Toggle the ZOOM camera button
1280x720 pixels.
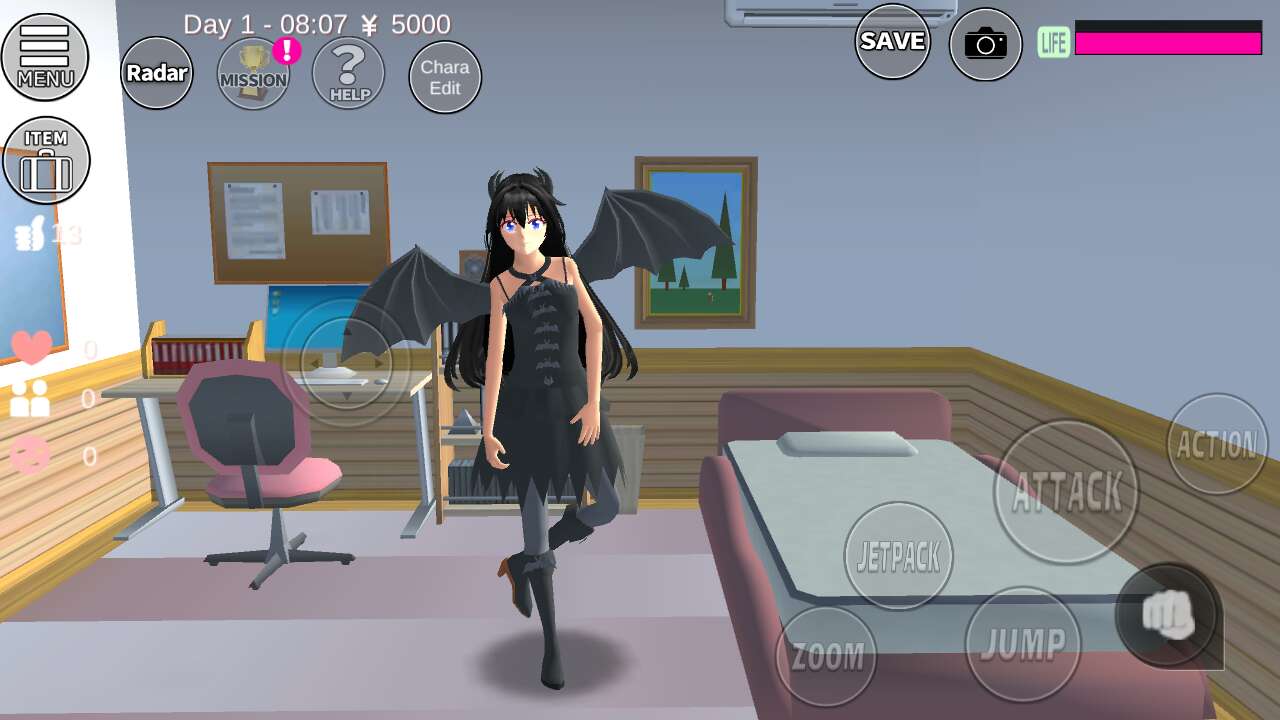827,656
